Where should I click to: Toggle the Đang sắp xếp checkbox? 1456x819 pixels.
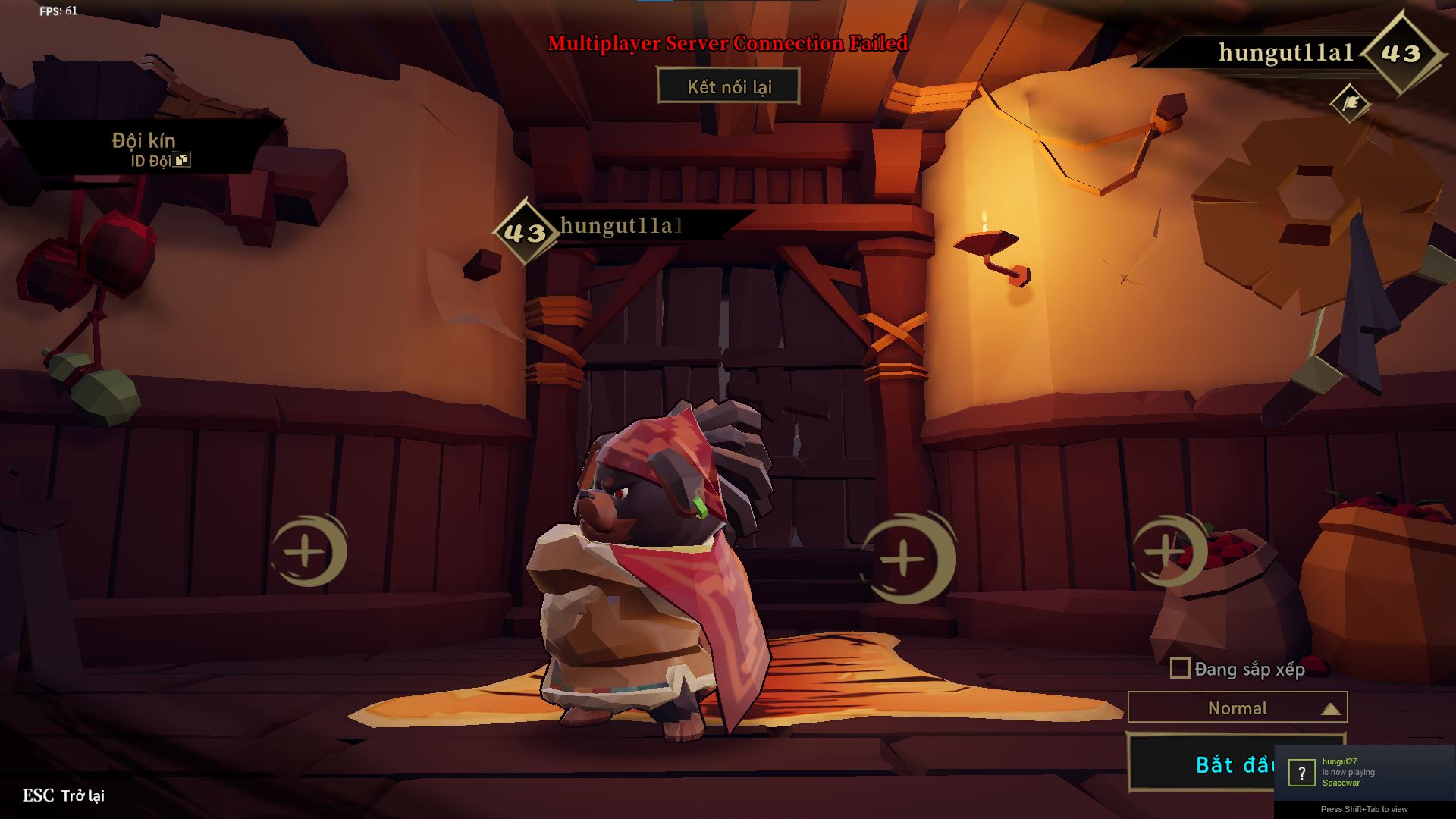click(x=1180, y=668)
